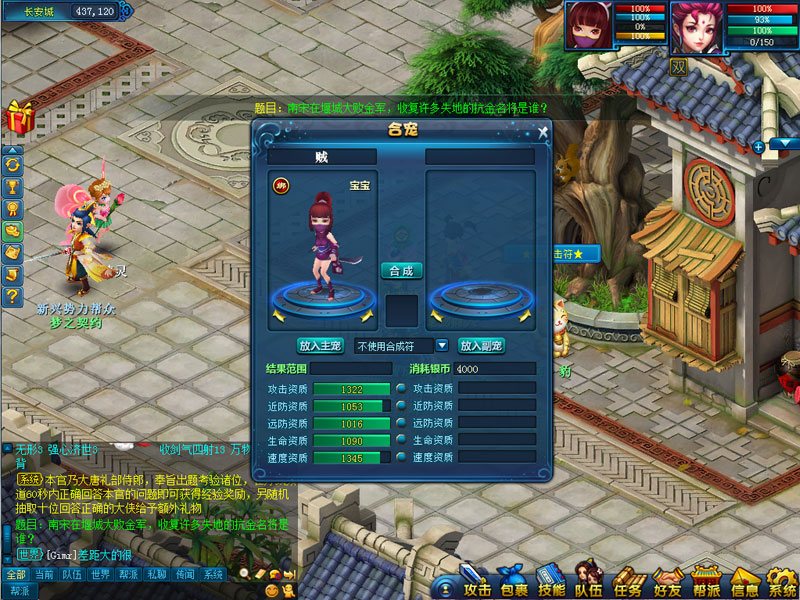Select the purple-haired player portrait
Image resolution: width=800 pixels, height=600 pixels.
point(696,26)
